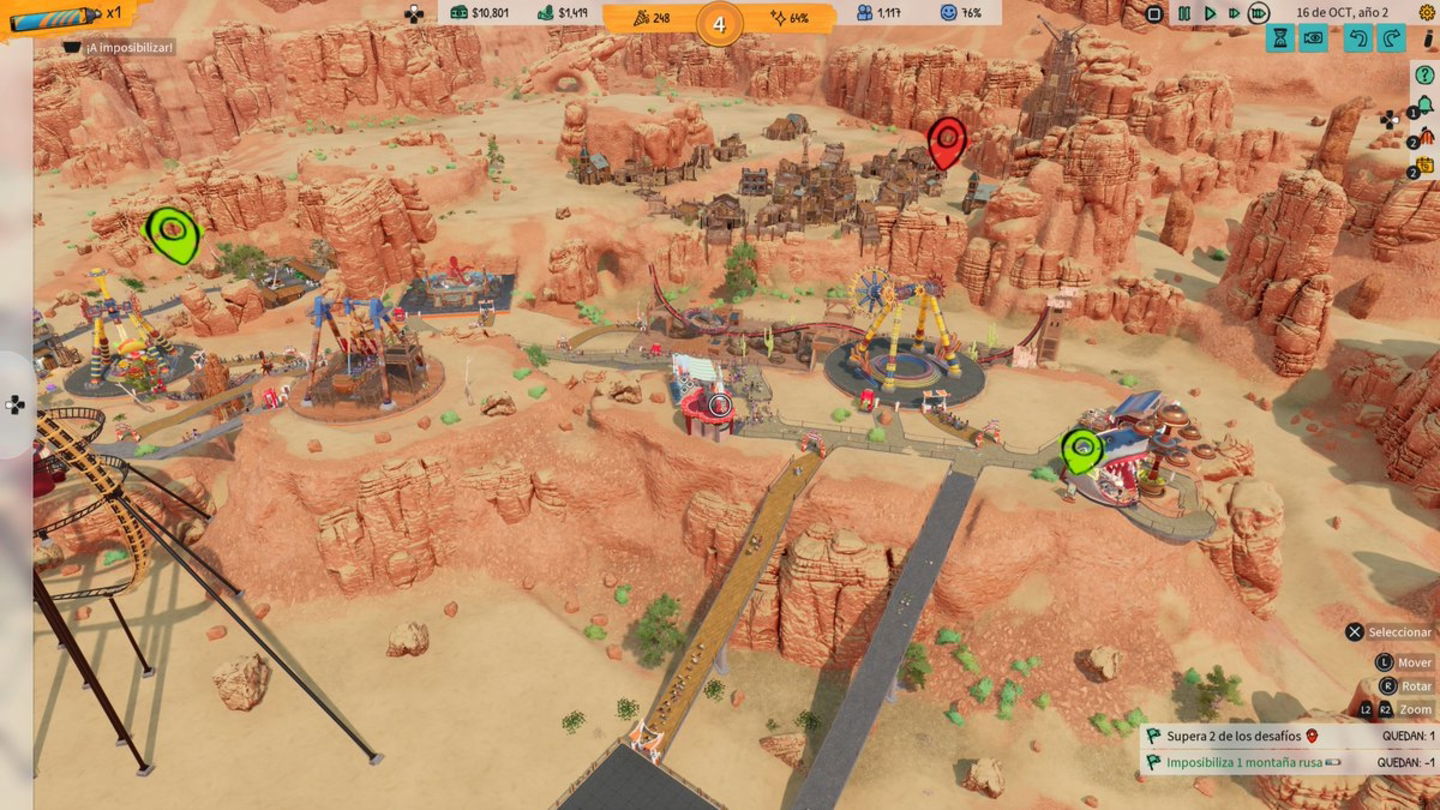Open the help question mark
The image size is (1440, 810).
[1424, 75]
